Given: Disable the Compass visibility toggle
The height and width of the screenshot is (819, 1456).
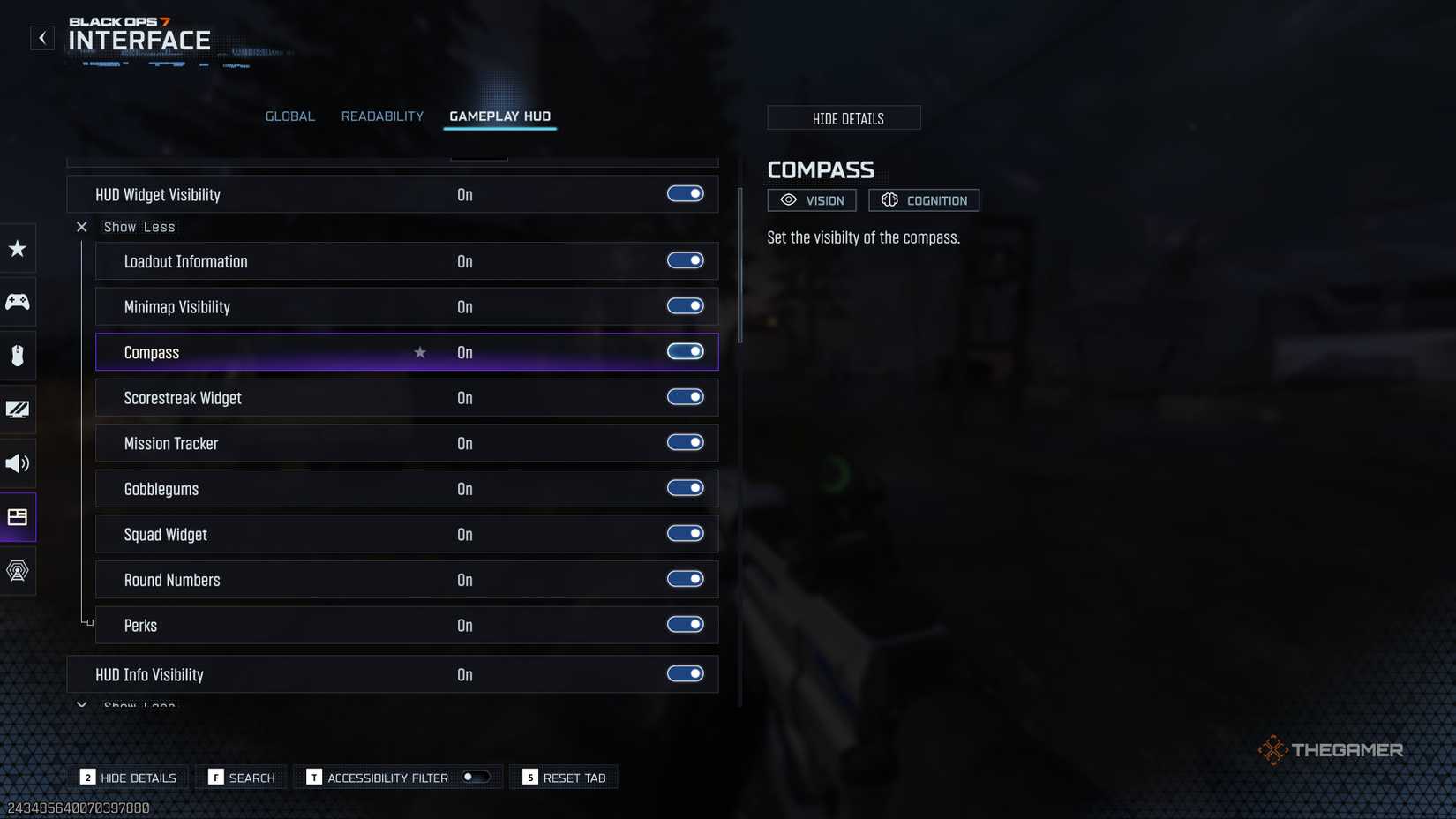Looking at the screenshot, I should pyautogui.click(x=686, y=351).
